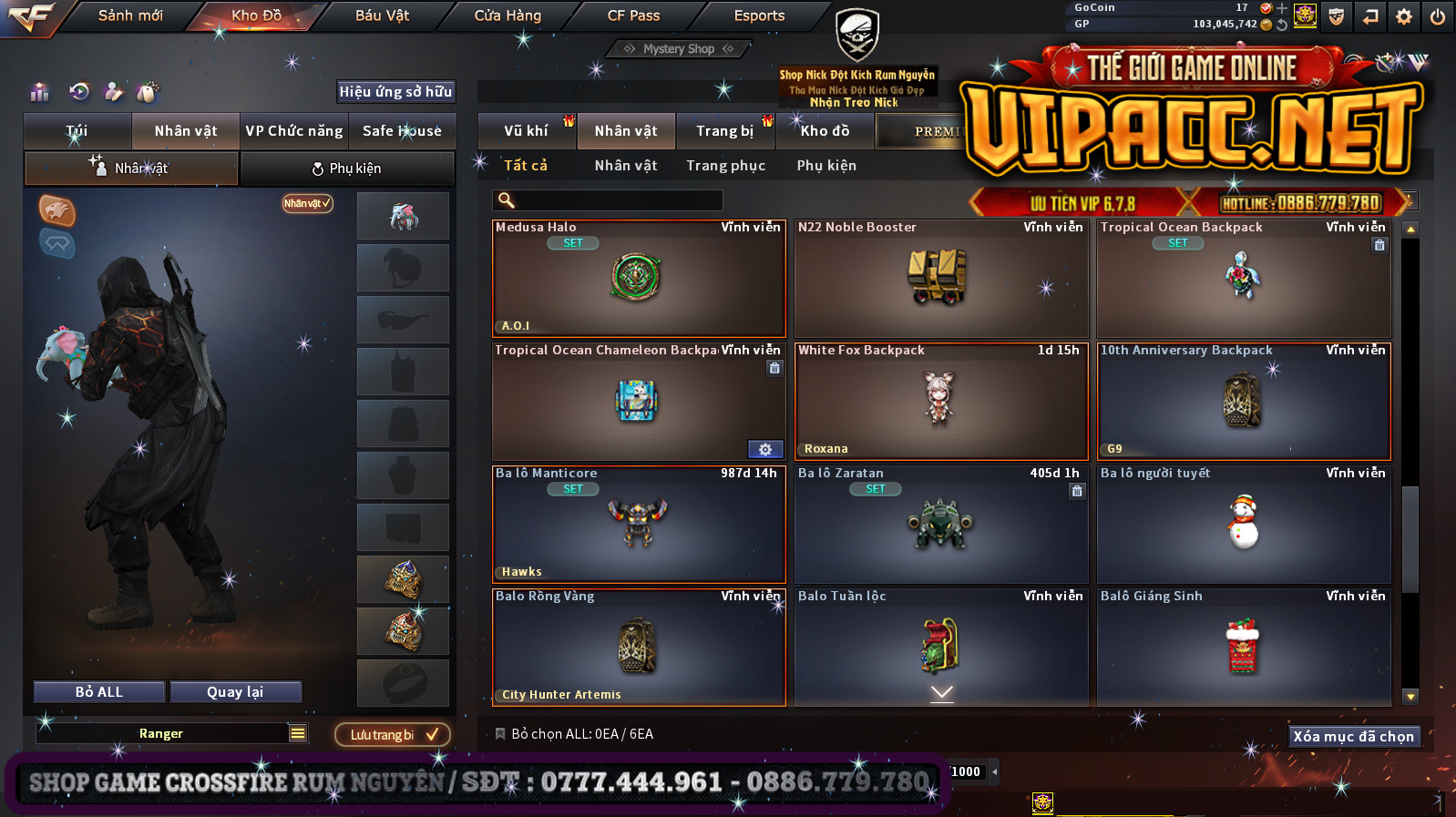Image resolution: width=1456 pixels, height=817 pixels.
Task: Choose the N22 Noble Booster item
Action: coord(940,279)
